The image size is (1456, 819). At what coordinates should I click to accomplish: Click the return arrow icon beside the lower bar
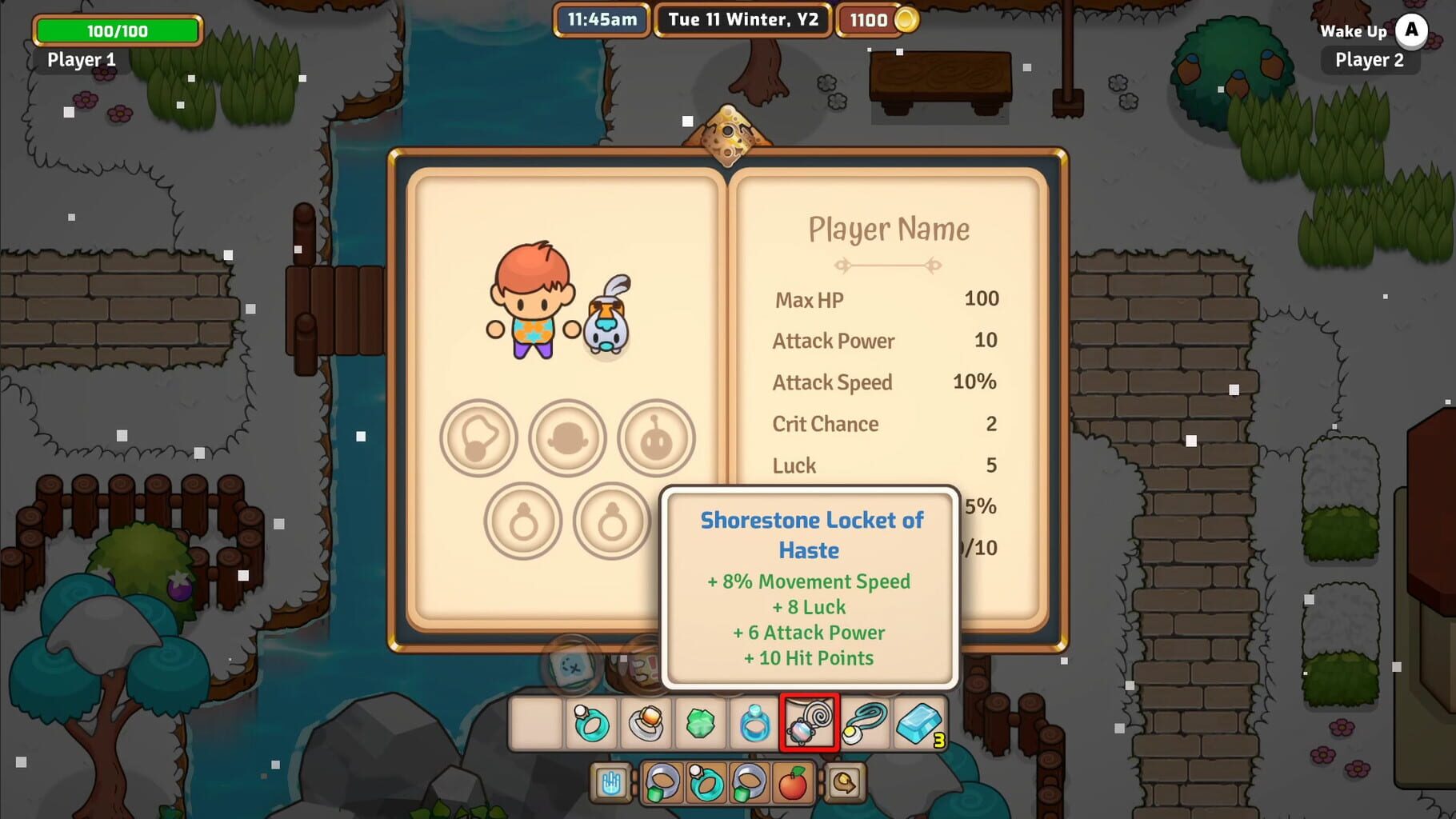(846, 784)
